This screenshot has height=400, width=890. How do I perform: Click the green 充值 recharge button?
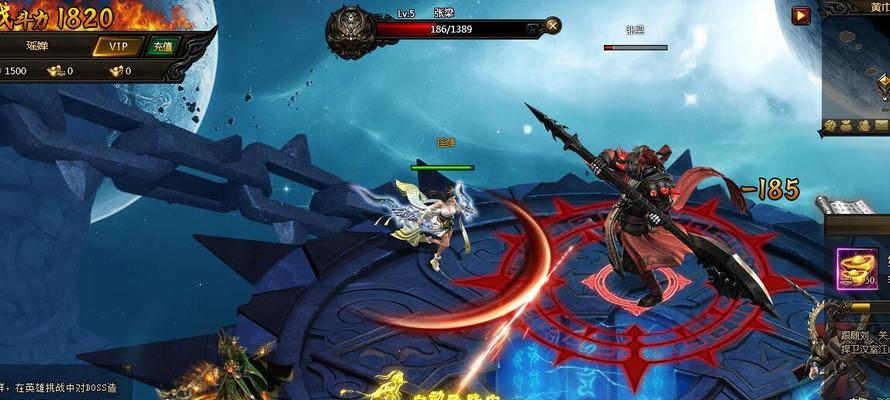[163, 46]
